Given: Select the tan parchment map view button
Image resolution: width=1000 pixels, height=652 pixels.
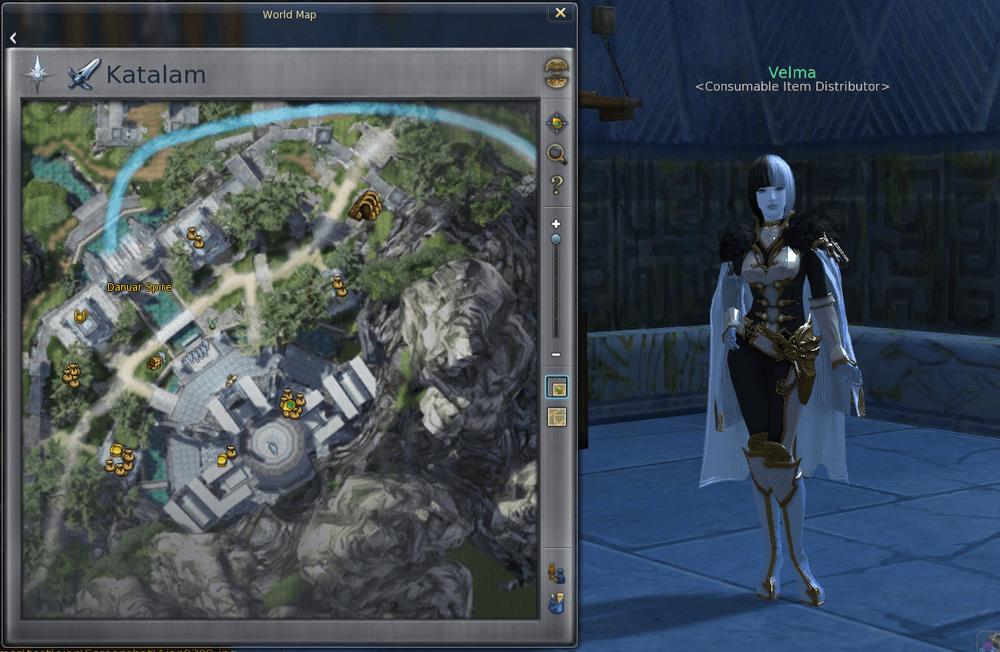Looking at the screenshot, I should (556, 417).
